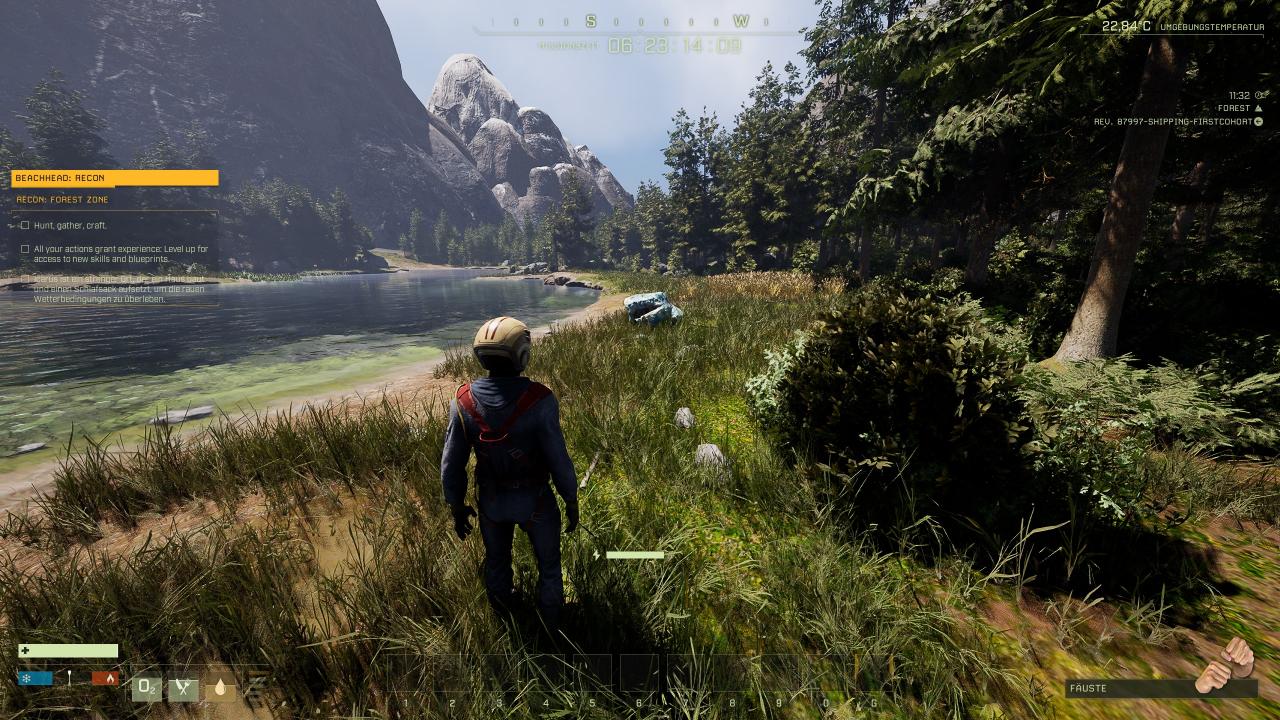
Task: Select the 'Hunt, gather, craft.' objective
Action: point(70,225)
